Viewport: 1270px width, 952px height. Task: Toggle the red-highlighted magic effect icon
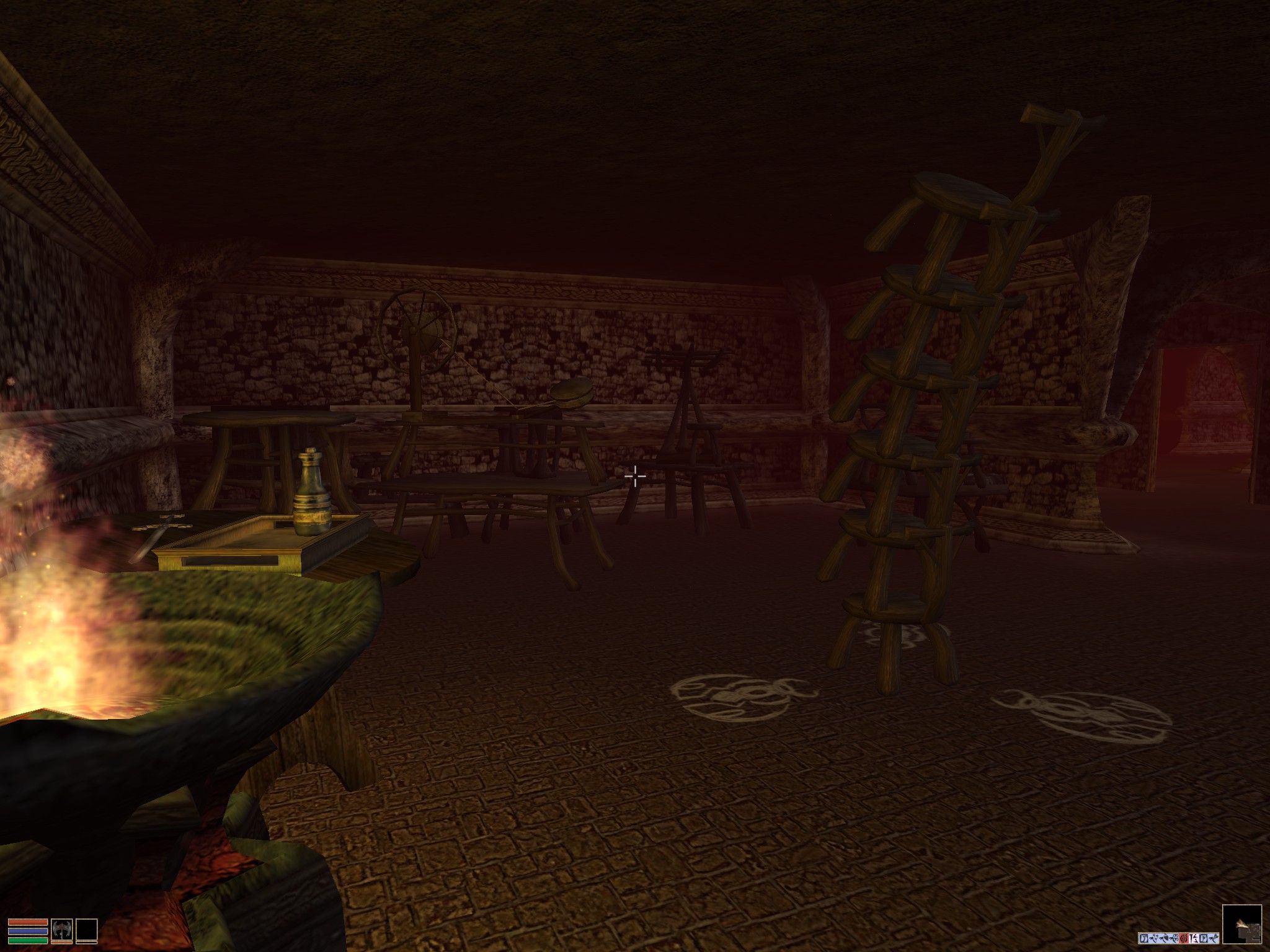tap(1184, 938)
